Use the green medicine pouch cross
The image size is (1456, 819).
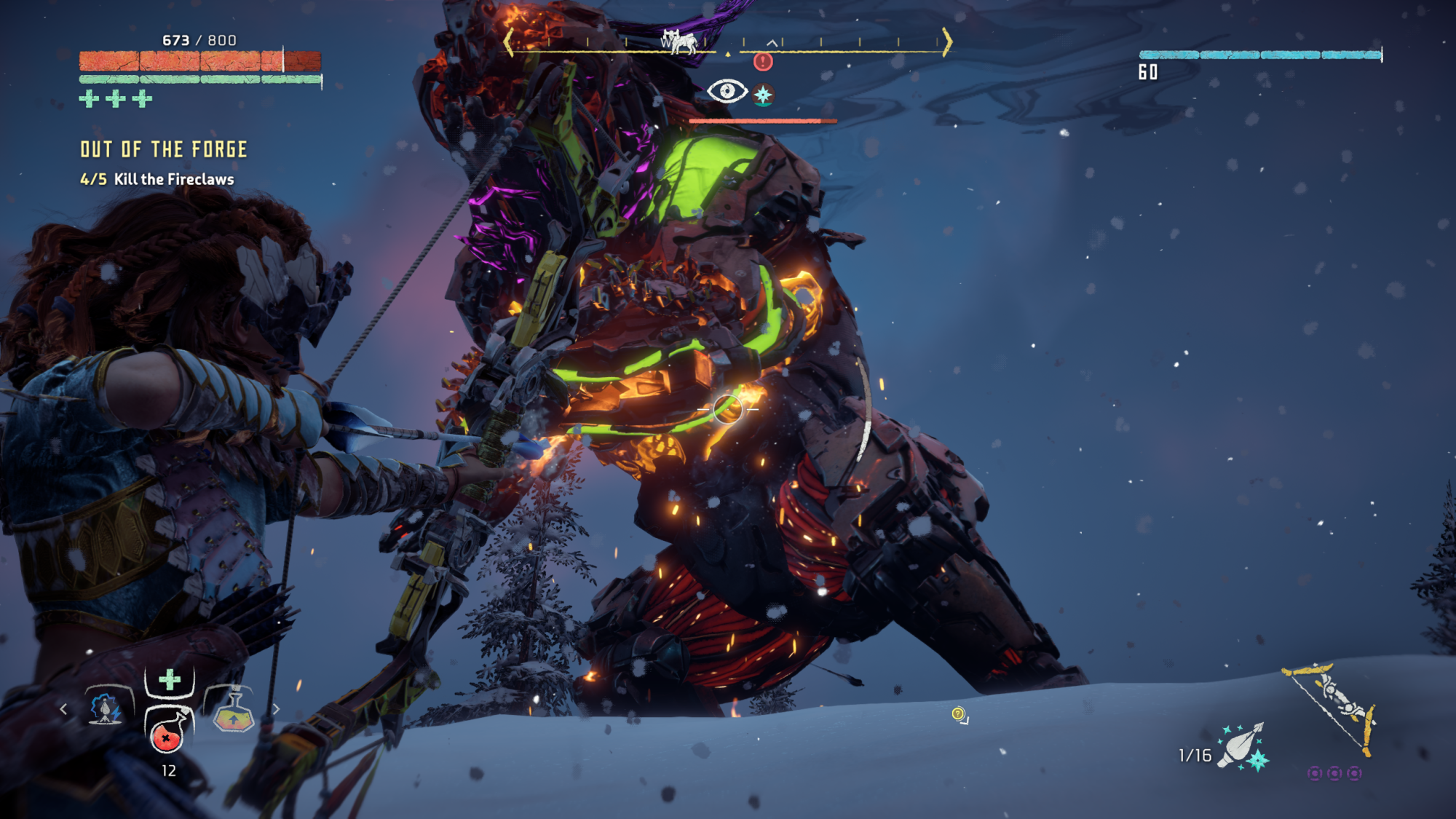tap(170, 680)
